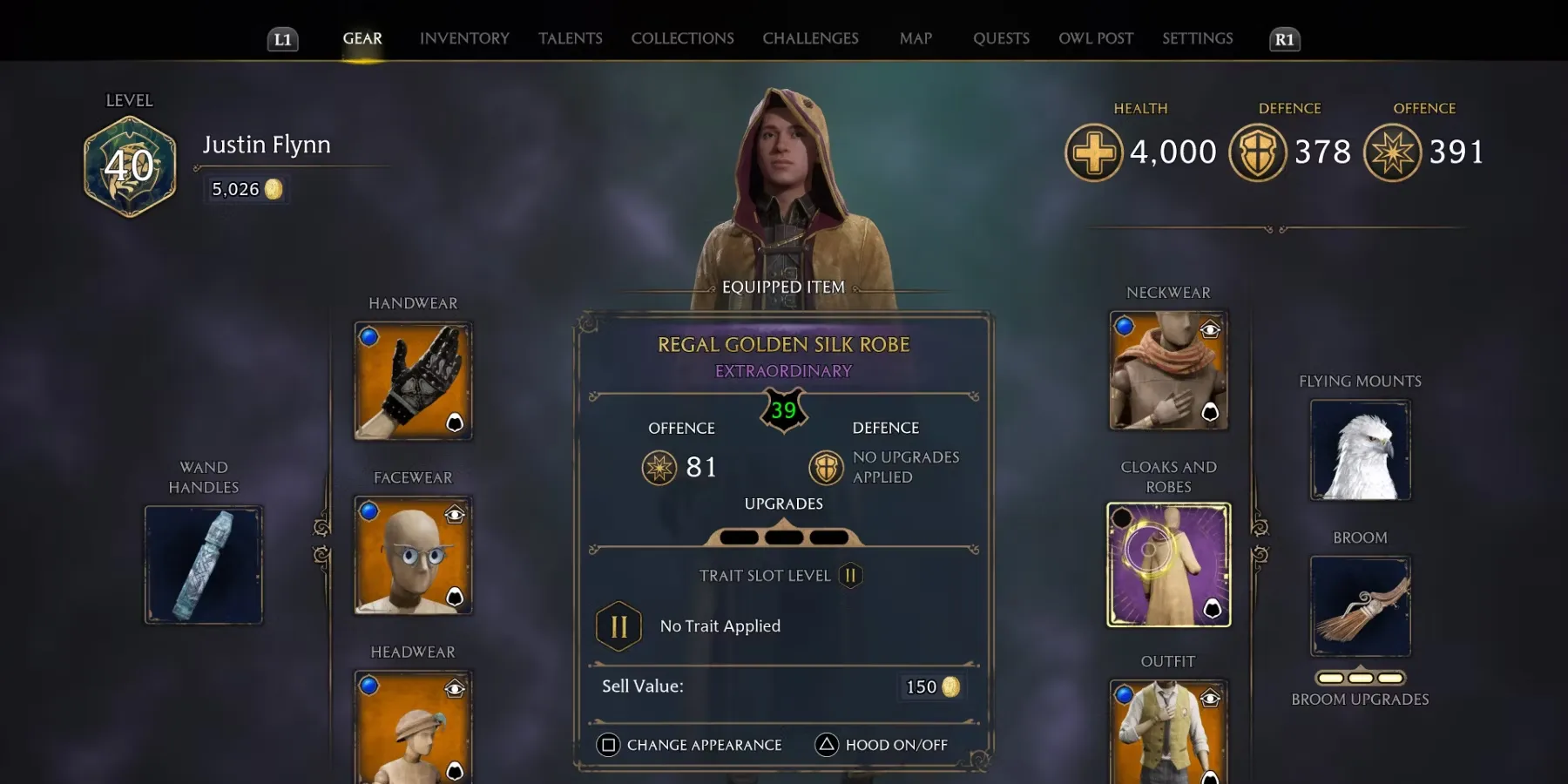The image size is (1568, 784).
Task: Select the Gear tab
Action: (x=362, y=38)
